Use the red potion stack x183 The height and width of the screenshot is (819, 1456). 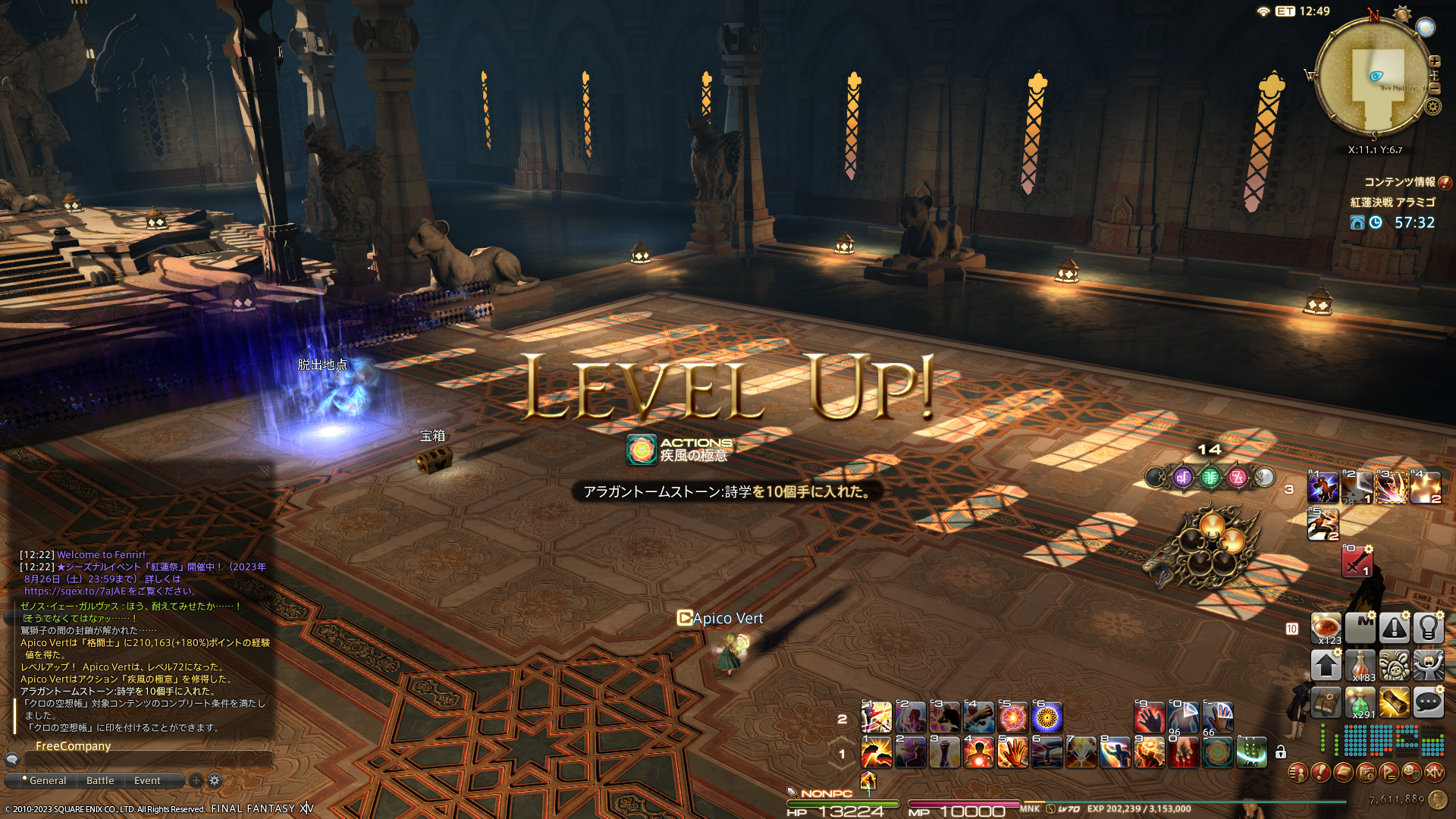pos(1360,666)
